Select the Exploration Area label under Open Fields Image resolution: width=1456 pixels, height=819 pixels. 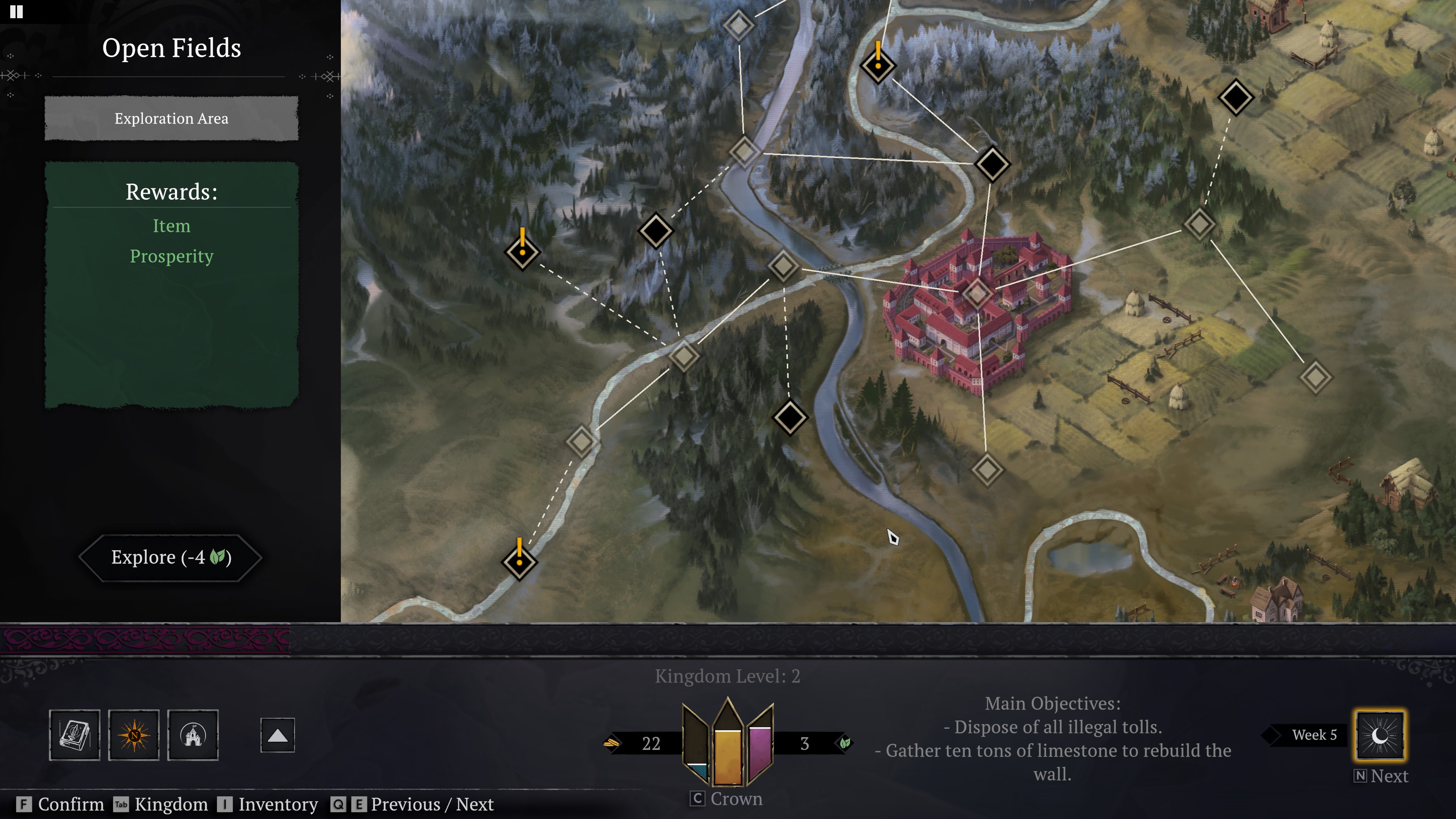click(171, 119)
